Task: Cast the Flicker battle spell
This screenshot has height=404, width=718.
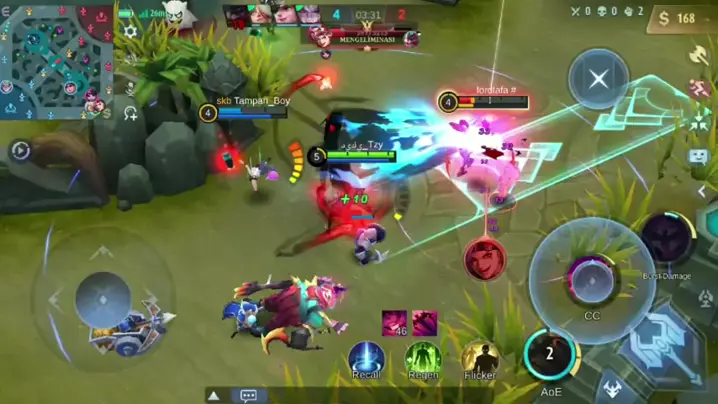Action: click(481, 360)
